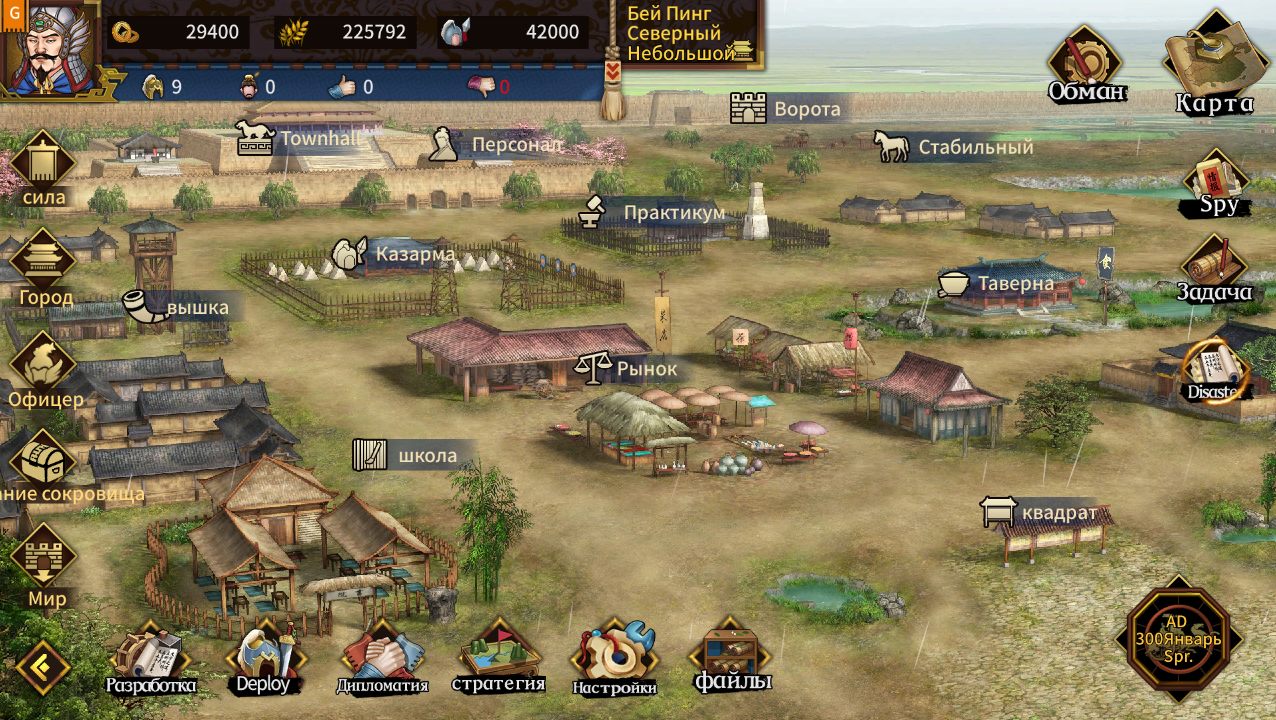Click the yellow back arrow button
Screen dimensions: 1276x720
click(42, 667)
